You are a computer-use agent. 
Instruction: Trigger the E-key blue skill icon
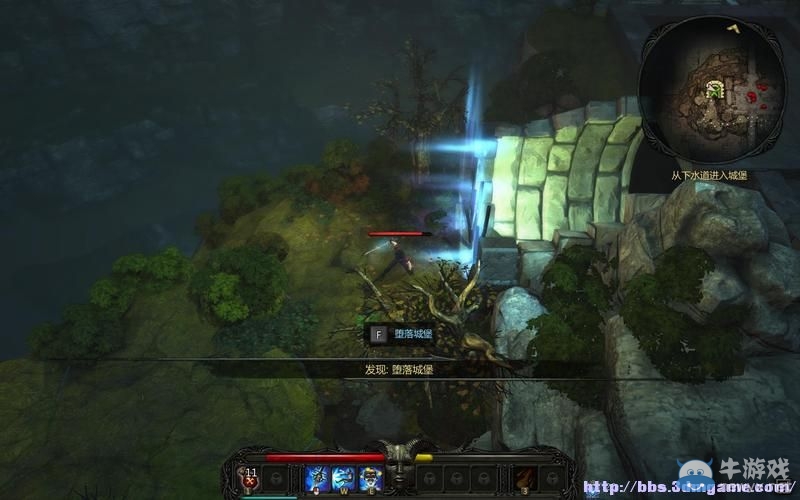[371, 477]
